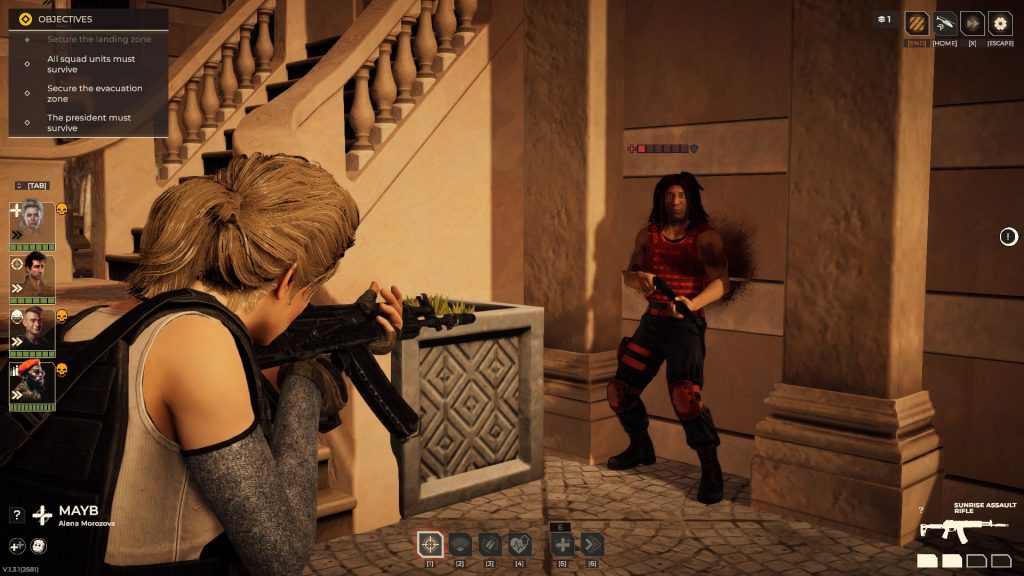Use the heartbeat heal ability
Screen dimensions: 1024x576
tap(519, 545)
